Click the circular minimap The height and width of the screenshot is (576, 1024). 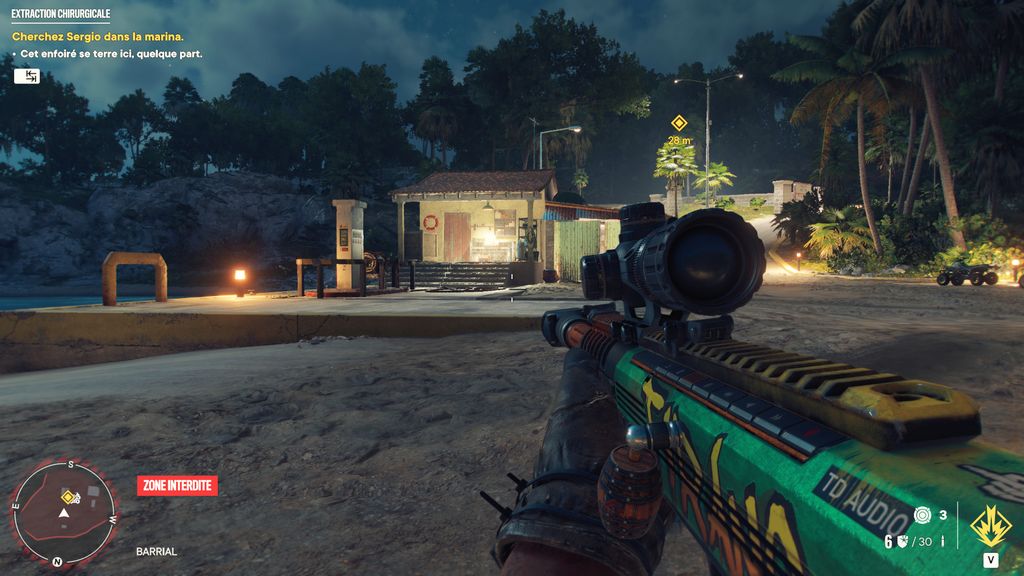64,514
